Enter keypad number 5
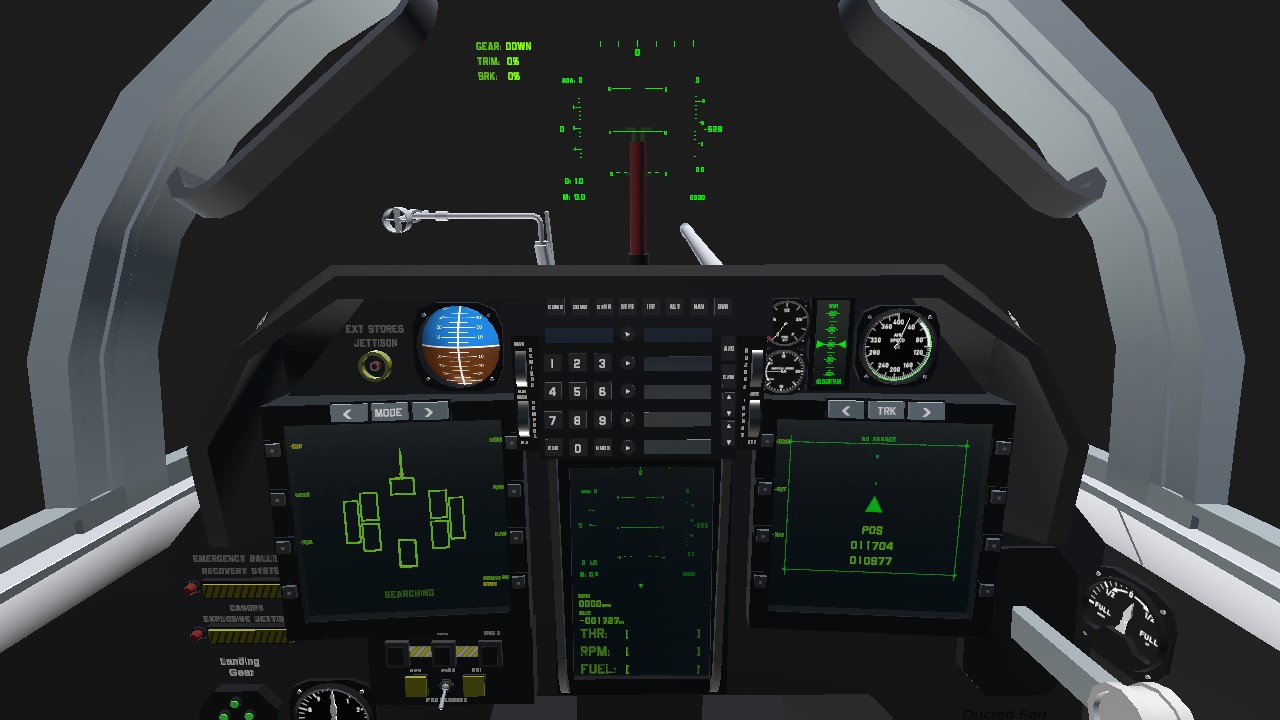This screenshot has width=1280, height=720. 577,392
